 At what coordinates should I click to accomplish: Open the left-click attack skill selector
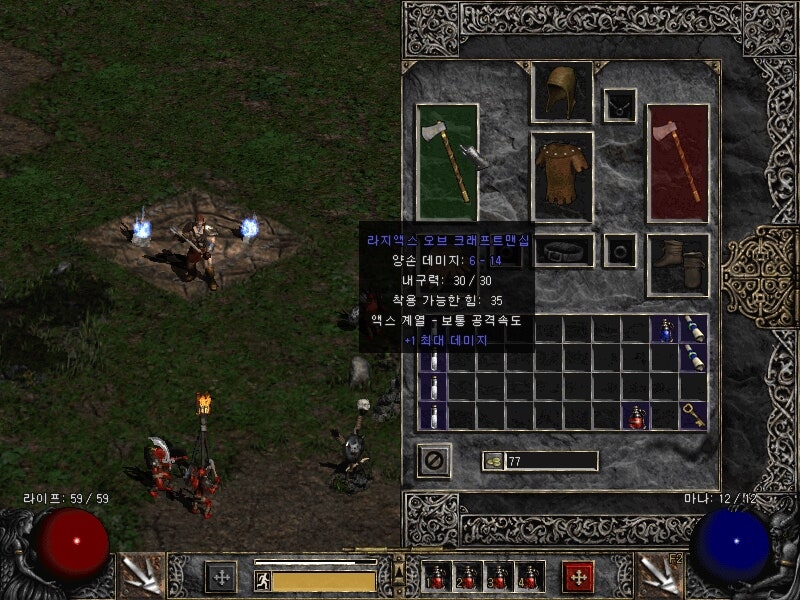(x=140, y=574)
